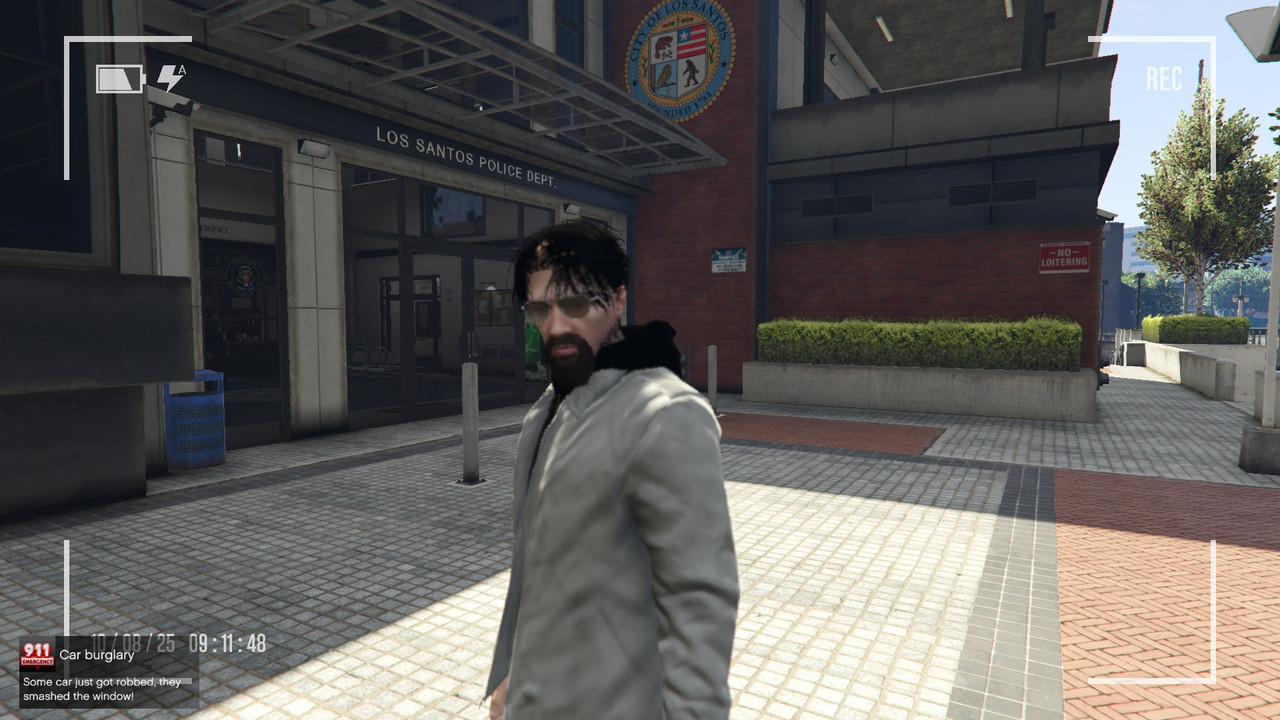1280x720 pixels.
Task: Open the Car burglary 911 notification
Action: (x=108, y=670)
